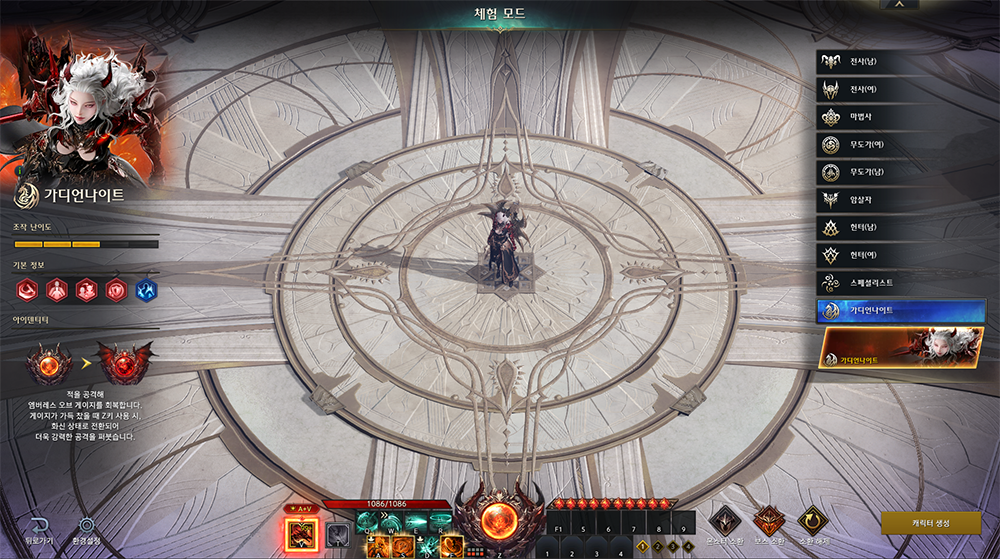Screen dimensions: 1000x559
Task: Choose the 헌터(남) class
Action: click(898, 228)
